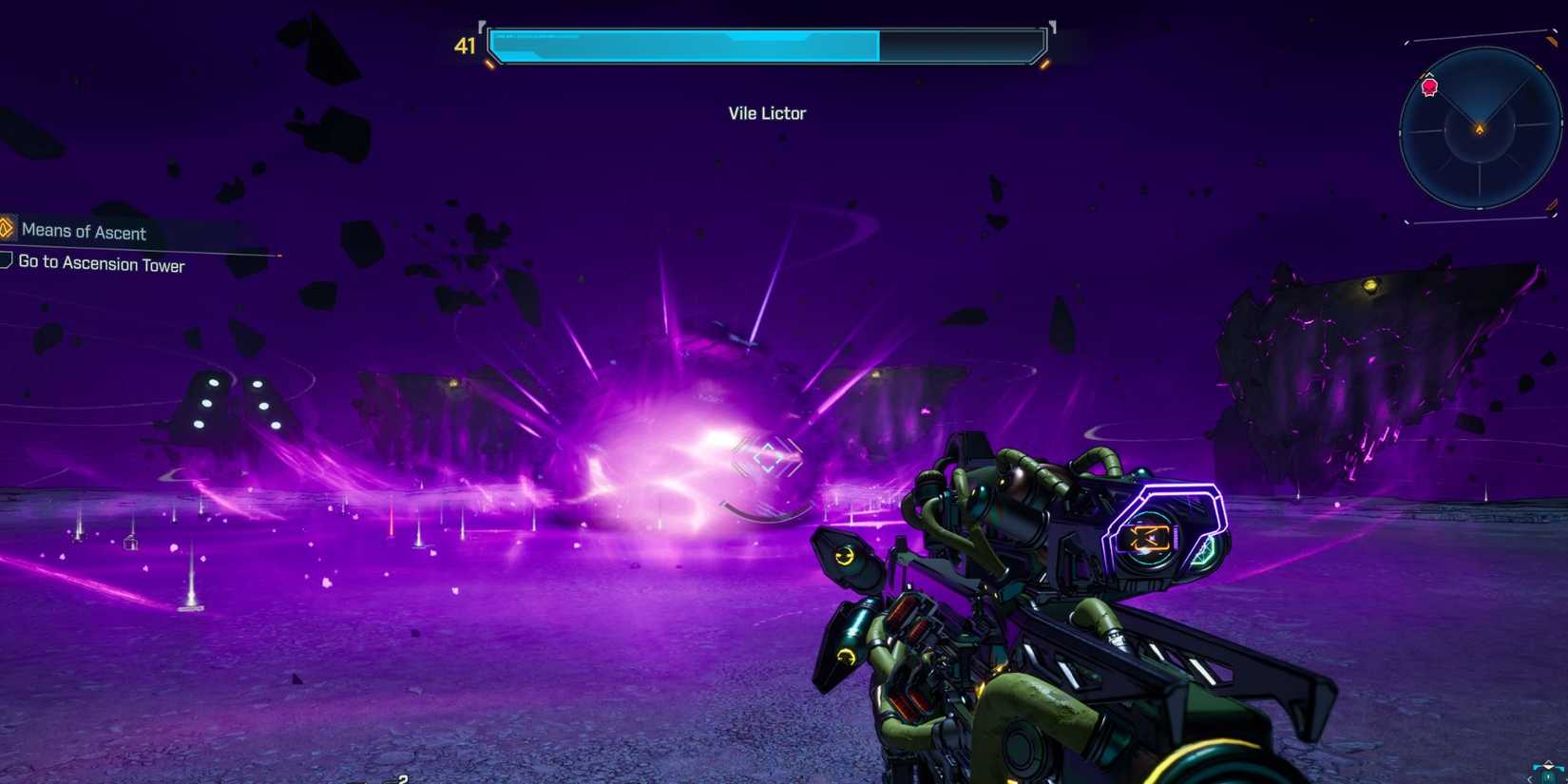The image size is (1568, 784).
Task: Select the Vile Lictor boss nameplate
Action: tap(766, 113)
